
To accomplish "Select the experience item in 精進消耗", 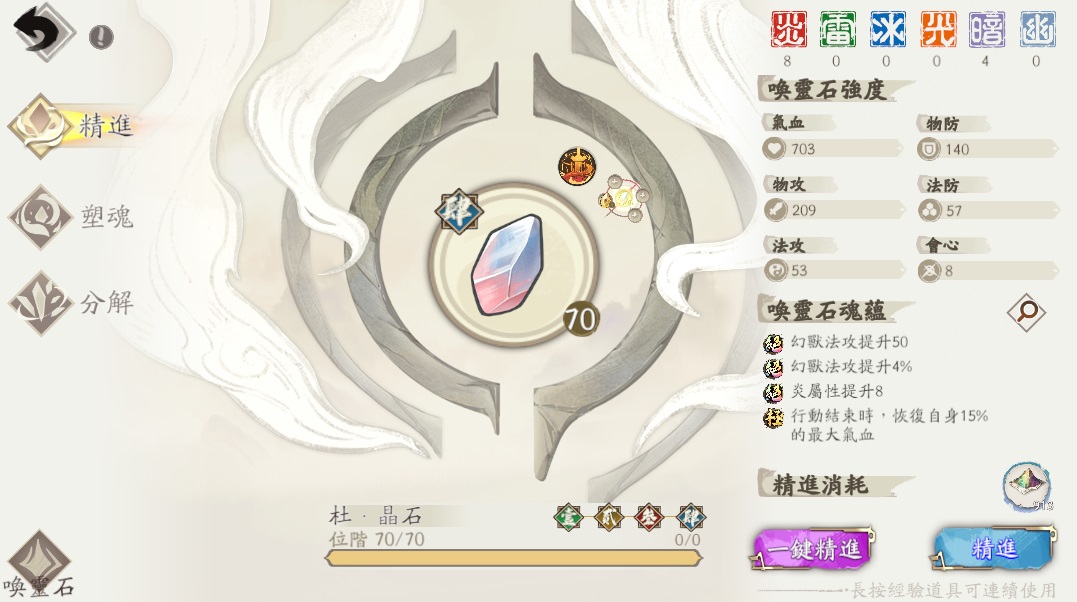I will 1026,487.
